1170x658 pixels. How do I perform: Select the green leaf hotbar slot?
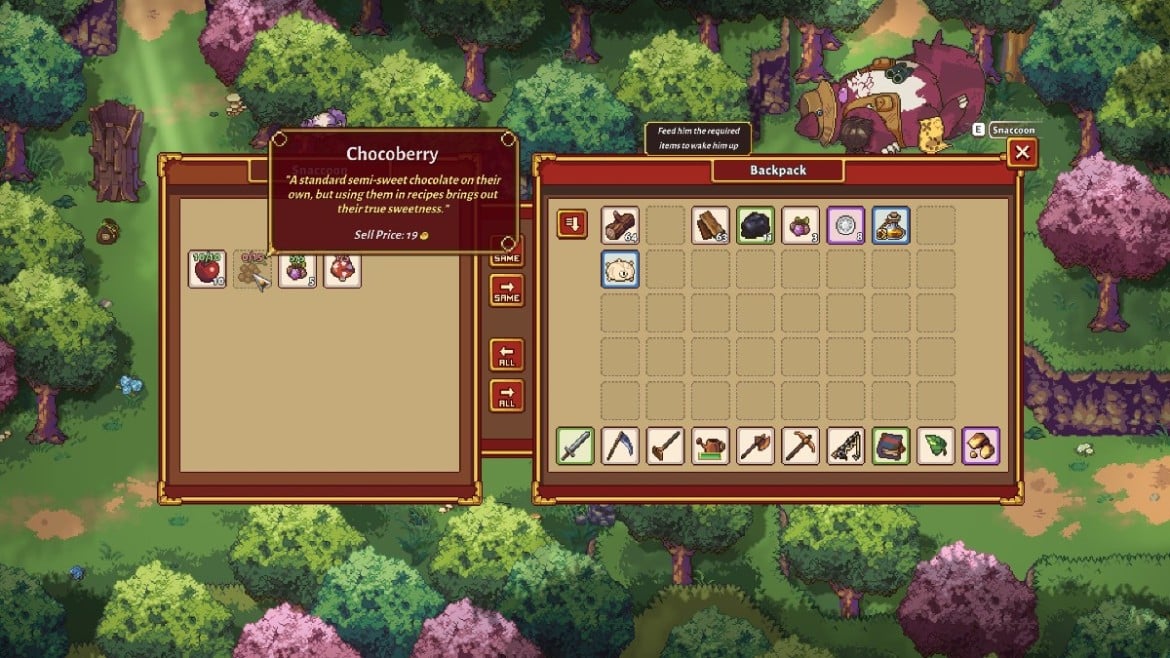click(x=935, y=446)
